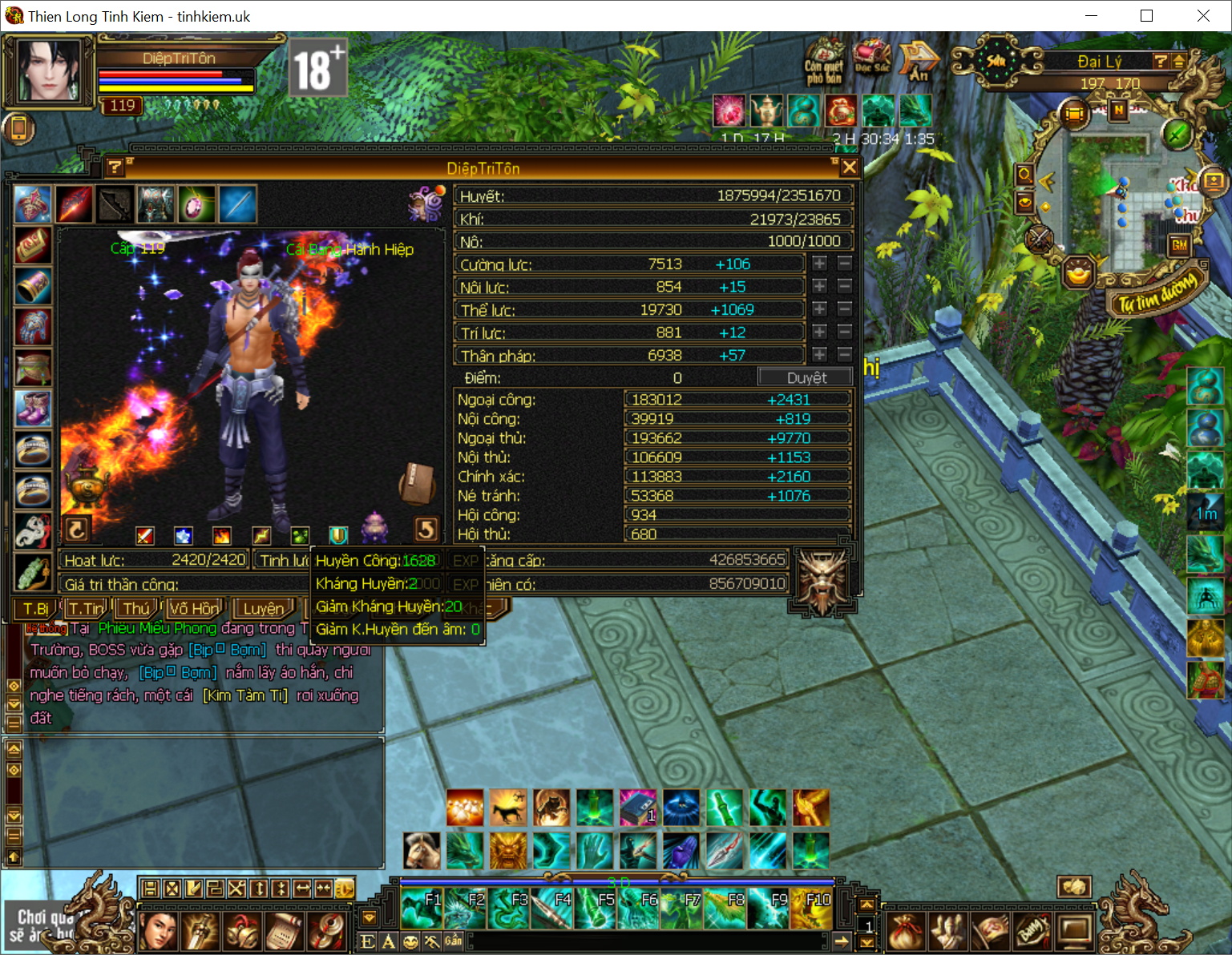
Task: Switch to the T.Bị tab
Action: point(36,609)
